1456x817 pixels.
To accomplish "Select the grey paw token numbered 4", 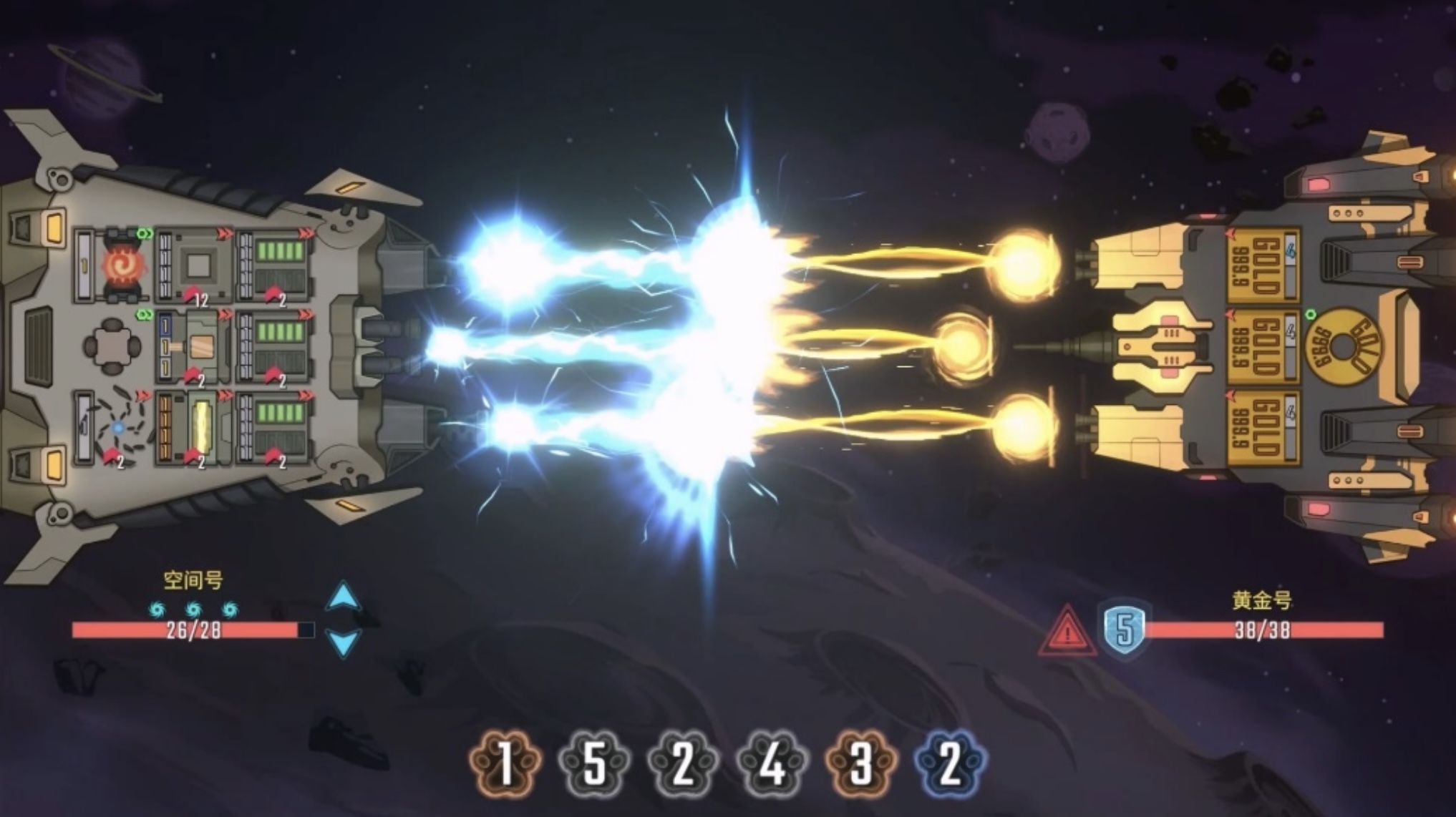I will (x=772, y=763).
